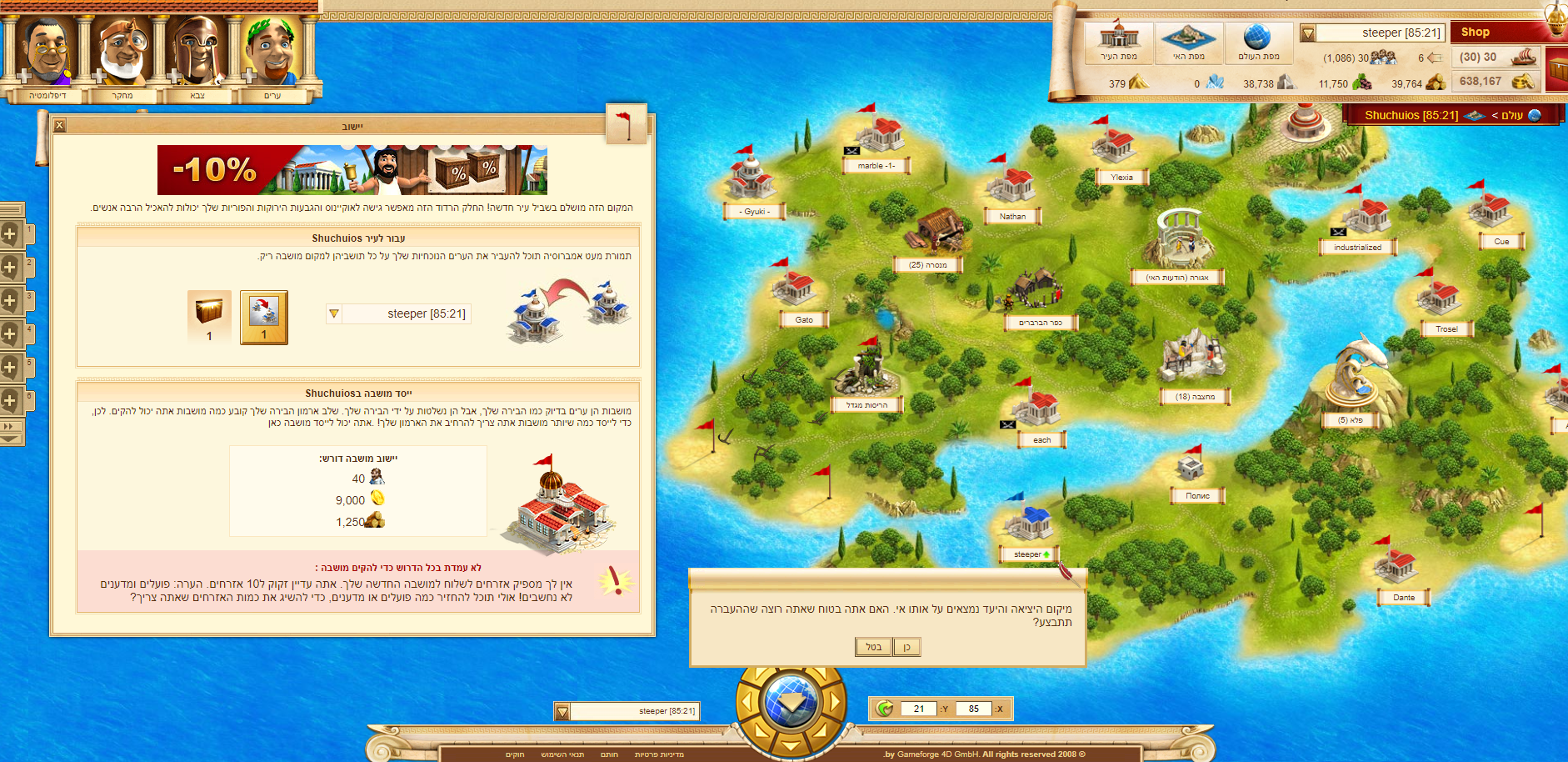Show the city map view (מפת העיר)

[x=1119, y=43]
